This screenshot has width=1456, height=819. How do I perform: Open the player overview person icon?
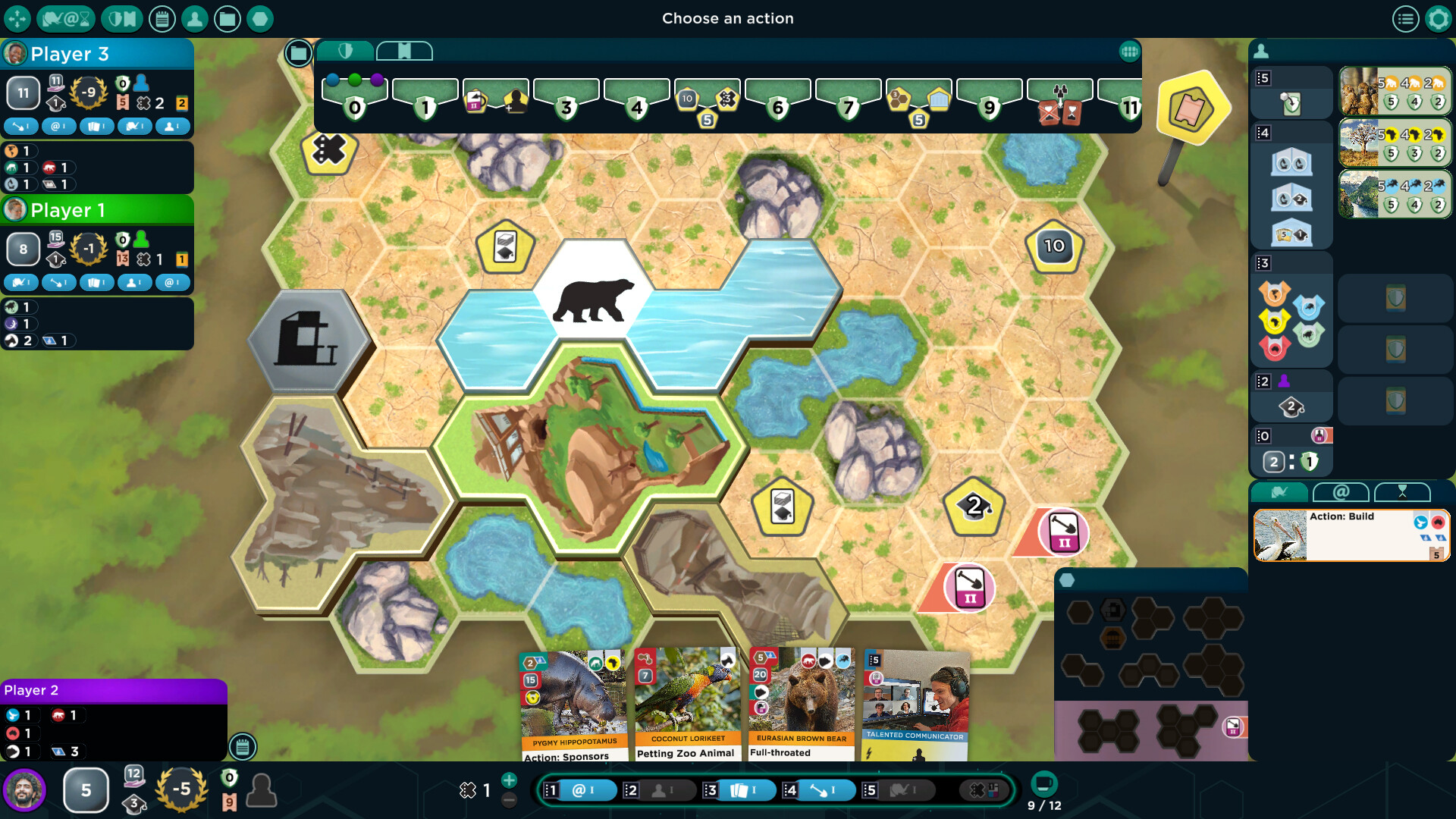click(x=196, y=19)
